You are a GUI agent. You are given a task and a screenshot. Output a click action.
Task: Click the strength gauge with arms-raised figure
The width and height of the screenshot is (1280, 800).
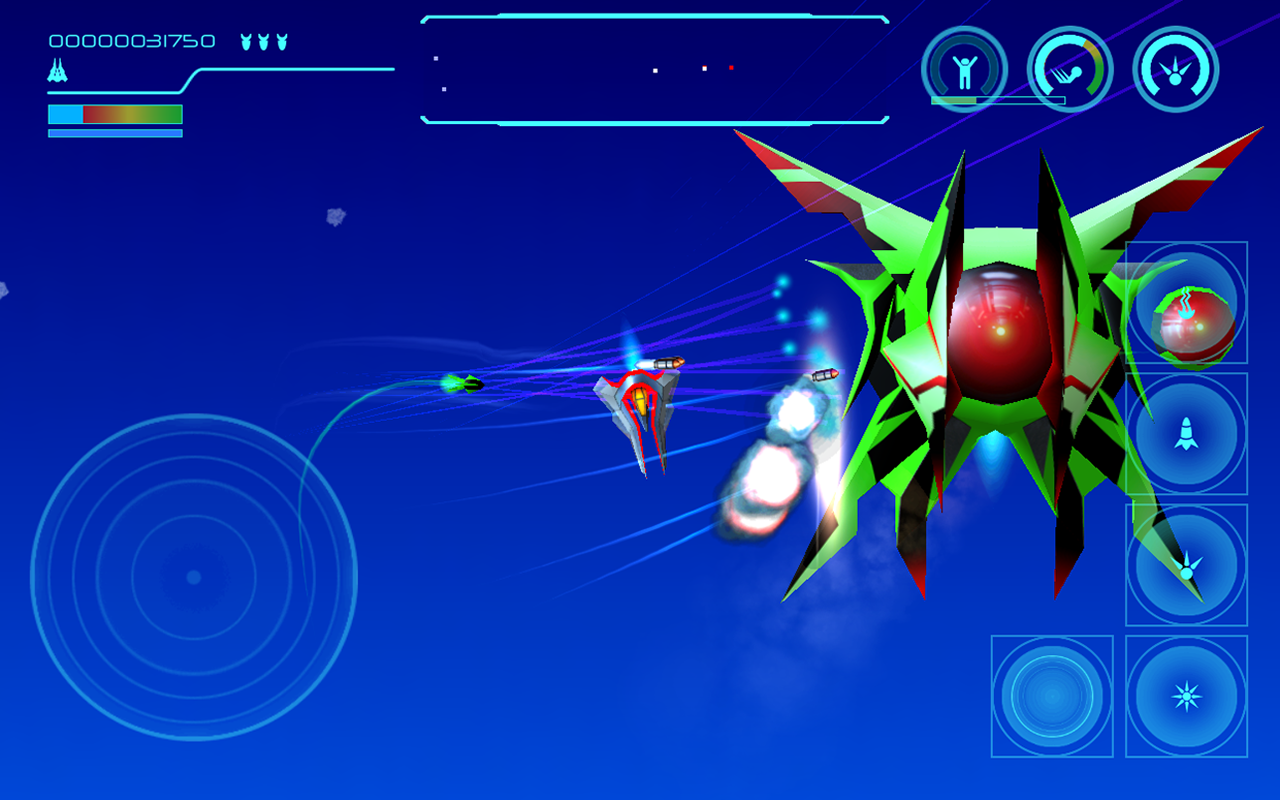pos(967,68)
